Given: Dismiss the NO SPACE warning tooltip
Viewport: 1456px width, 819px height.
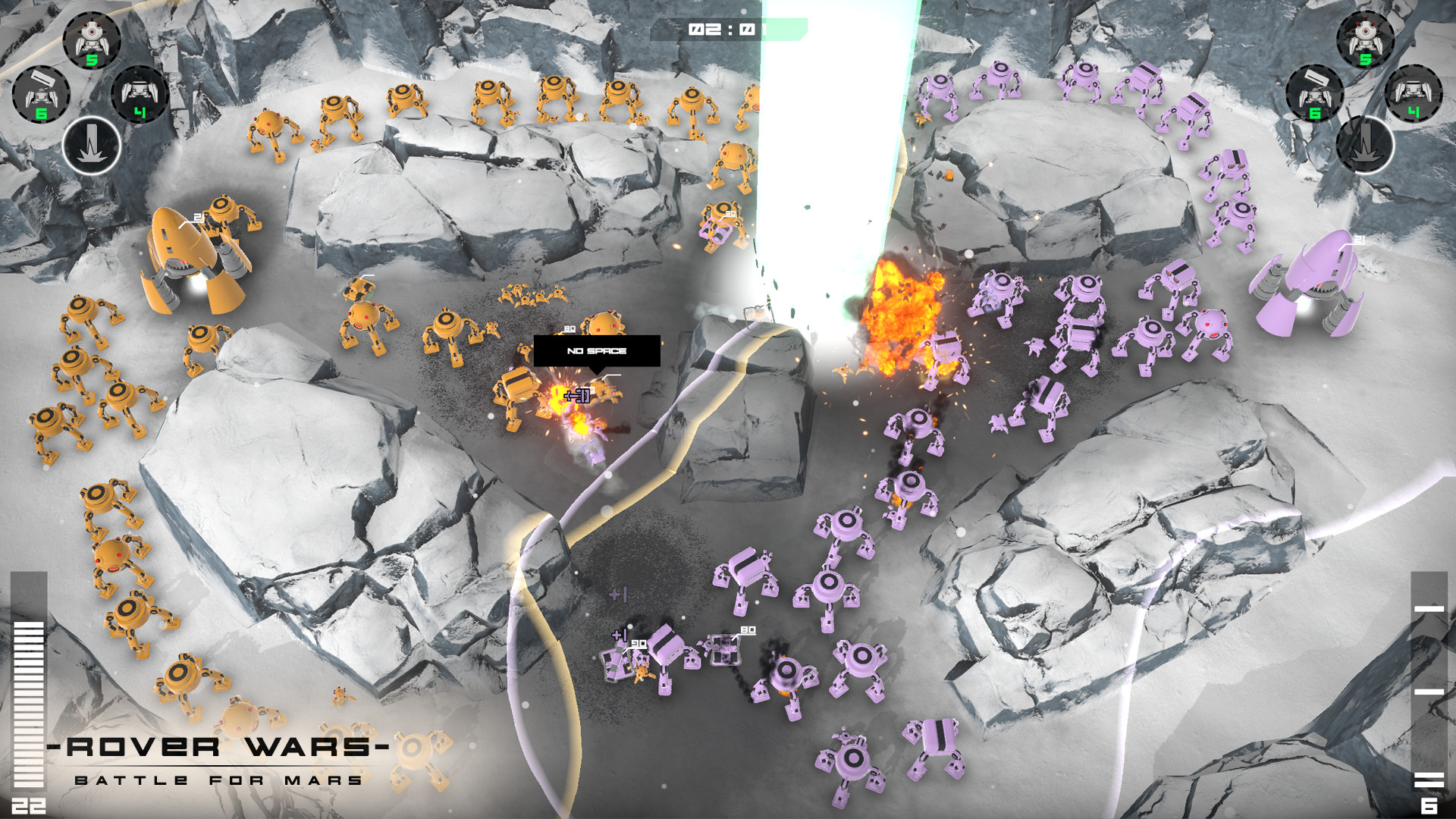Looking at the screenshot, I should coord(597,350).
